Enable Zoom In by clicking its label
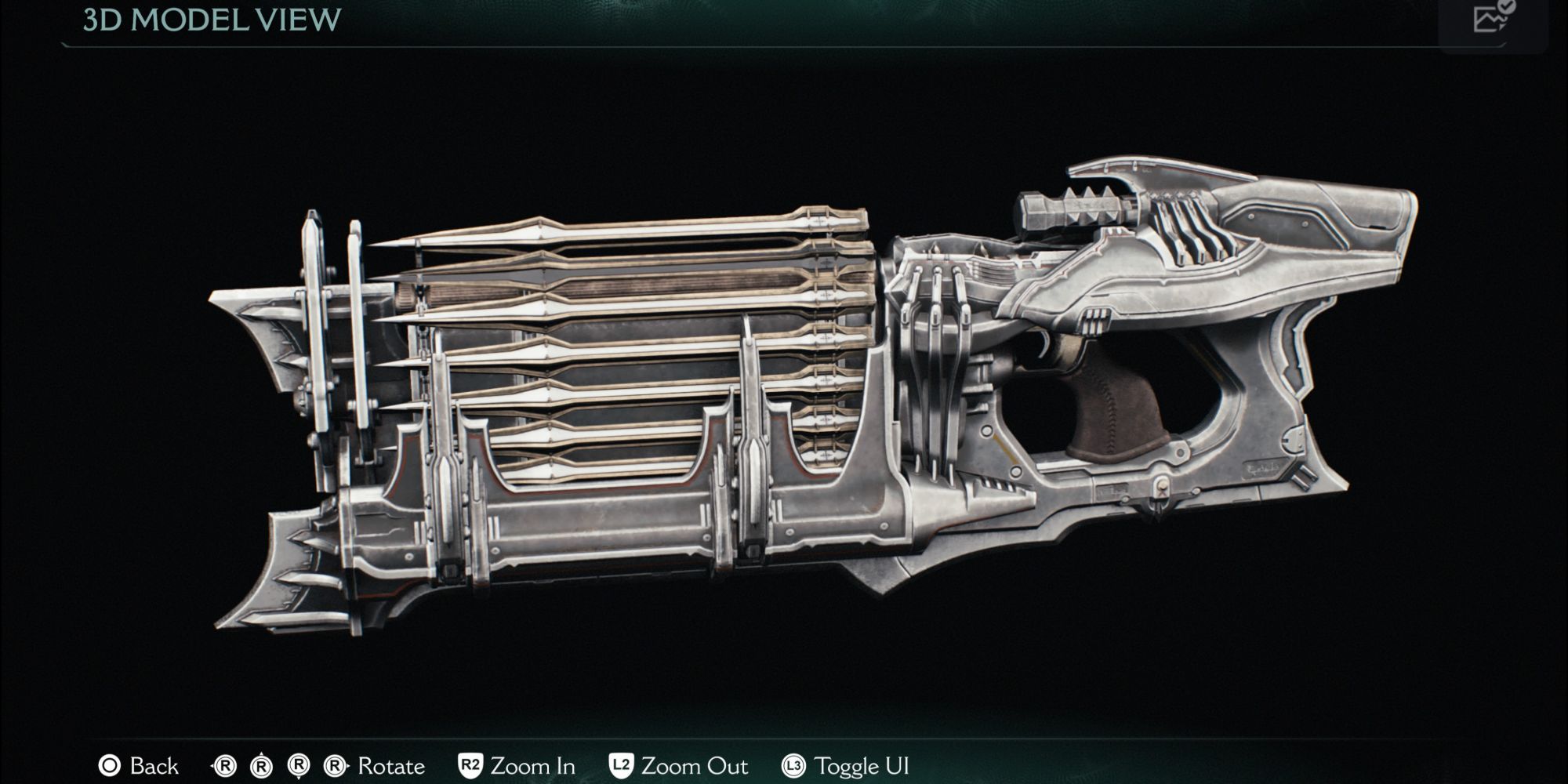 click(x=533, y=766)
